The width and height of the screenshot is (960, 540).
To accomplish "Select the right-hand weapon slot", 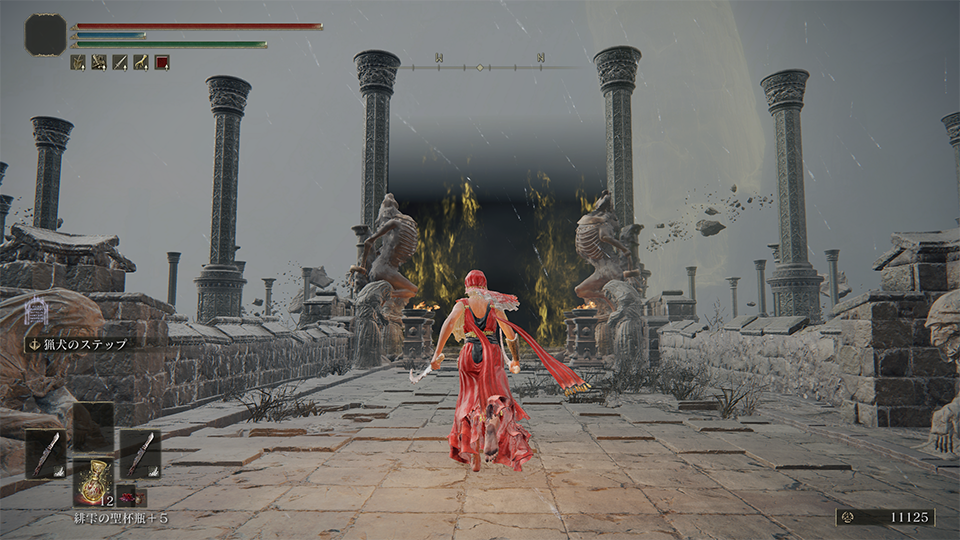I will (140, 454).
